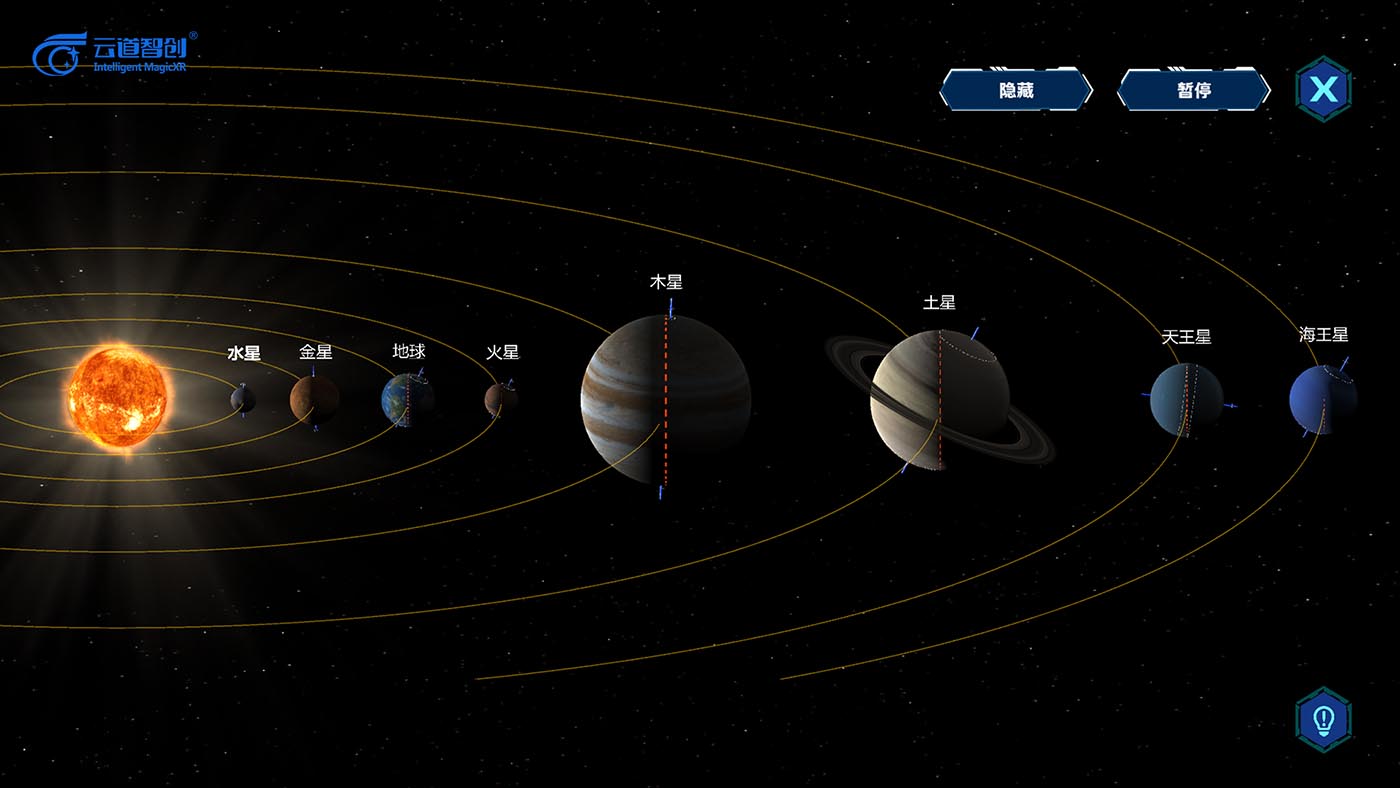The width and height of the screenshot is (1400, 788).
Task: Close the solar system view with X
Action: [1323, 90]
